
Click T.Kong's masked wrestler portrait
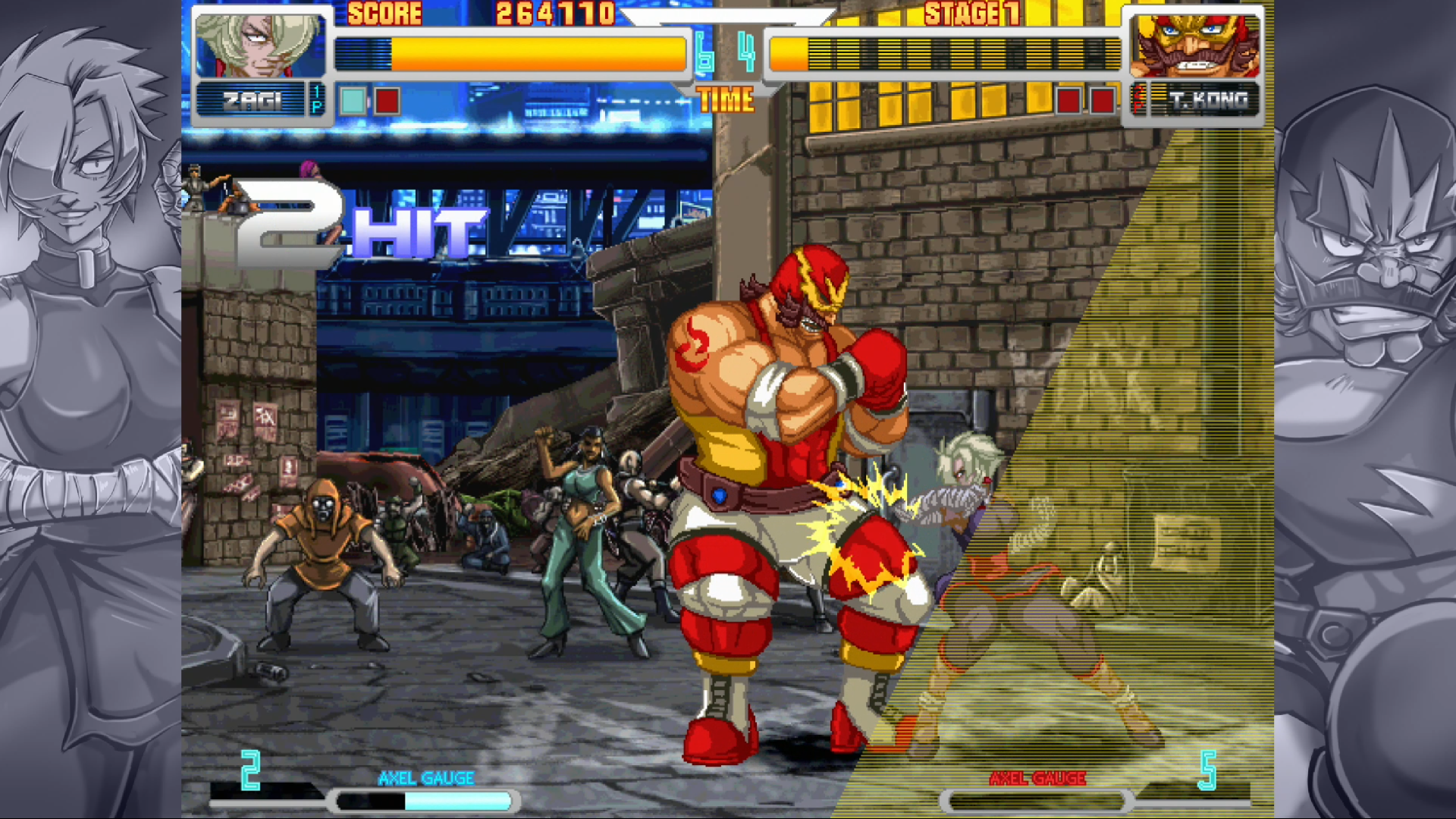pyautogui.click(x=1194, y=45)
